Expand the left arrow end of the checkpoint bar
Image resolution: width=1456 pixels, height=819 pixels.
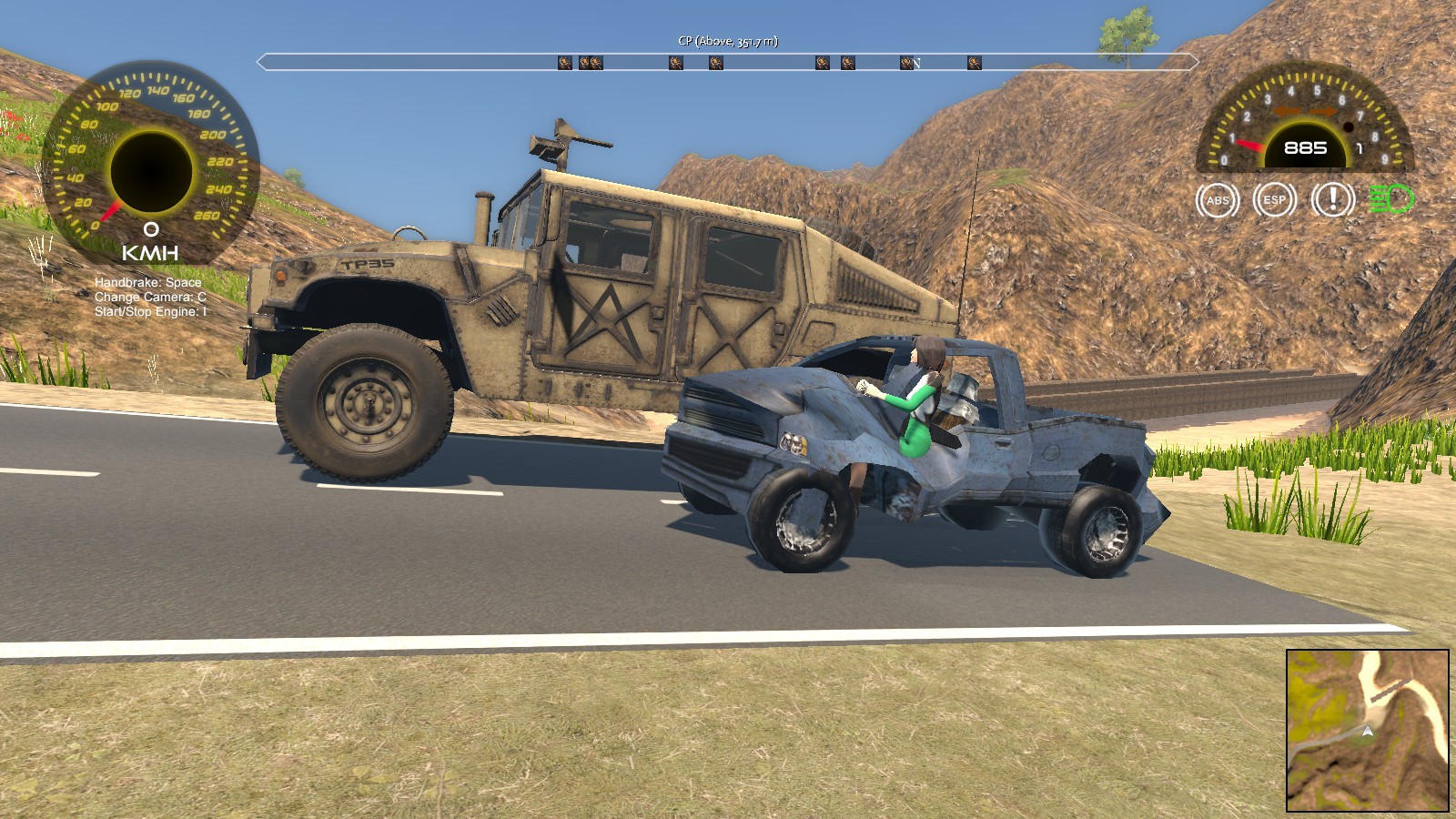[x=259, y=62]
